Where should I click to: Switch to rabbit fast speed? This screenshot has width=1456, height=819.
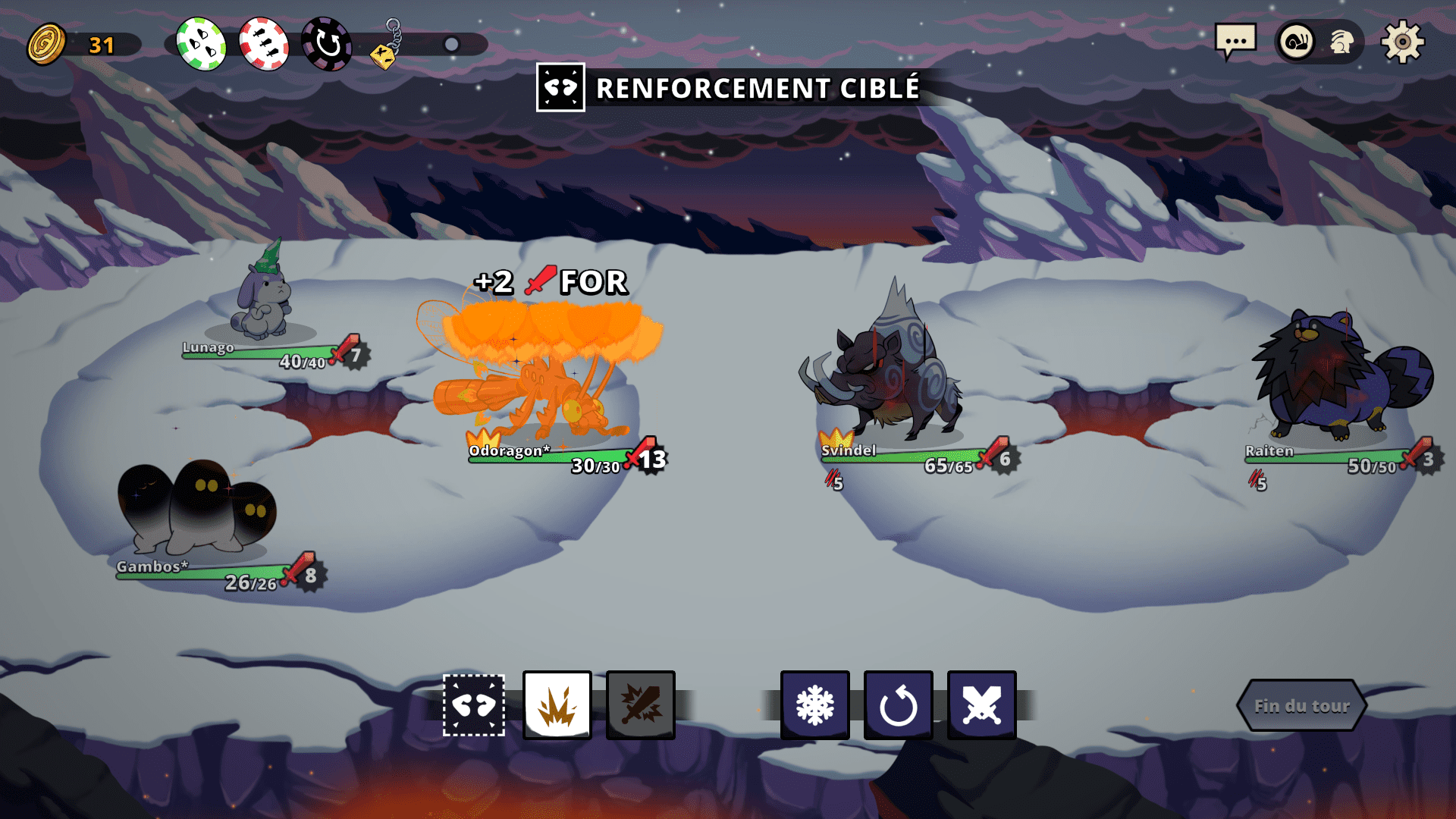click(x=1341, y=42)
